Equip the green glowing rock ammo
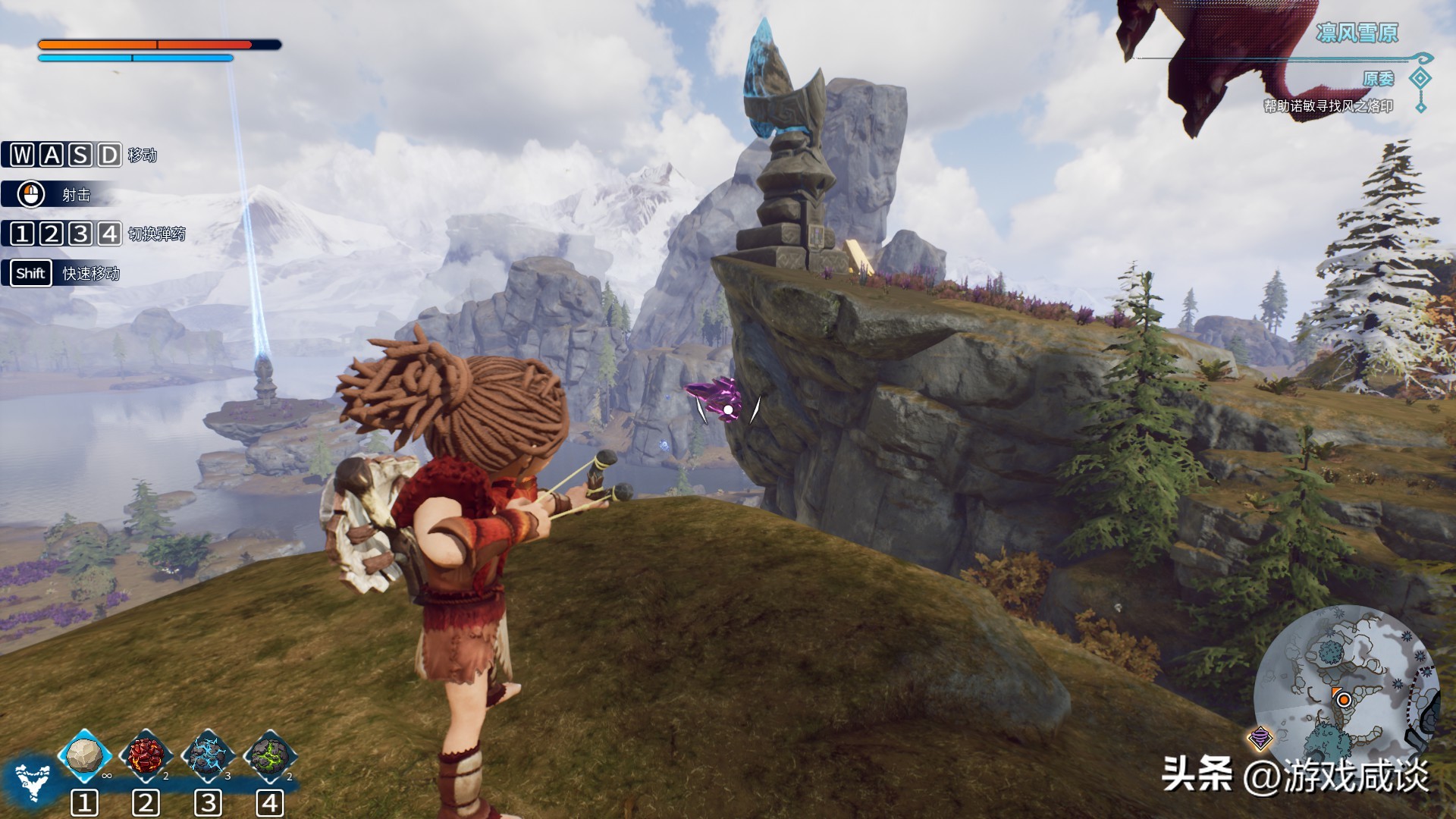This screenshot has width=1456, height=819. point(269,755)
